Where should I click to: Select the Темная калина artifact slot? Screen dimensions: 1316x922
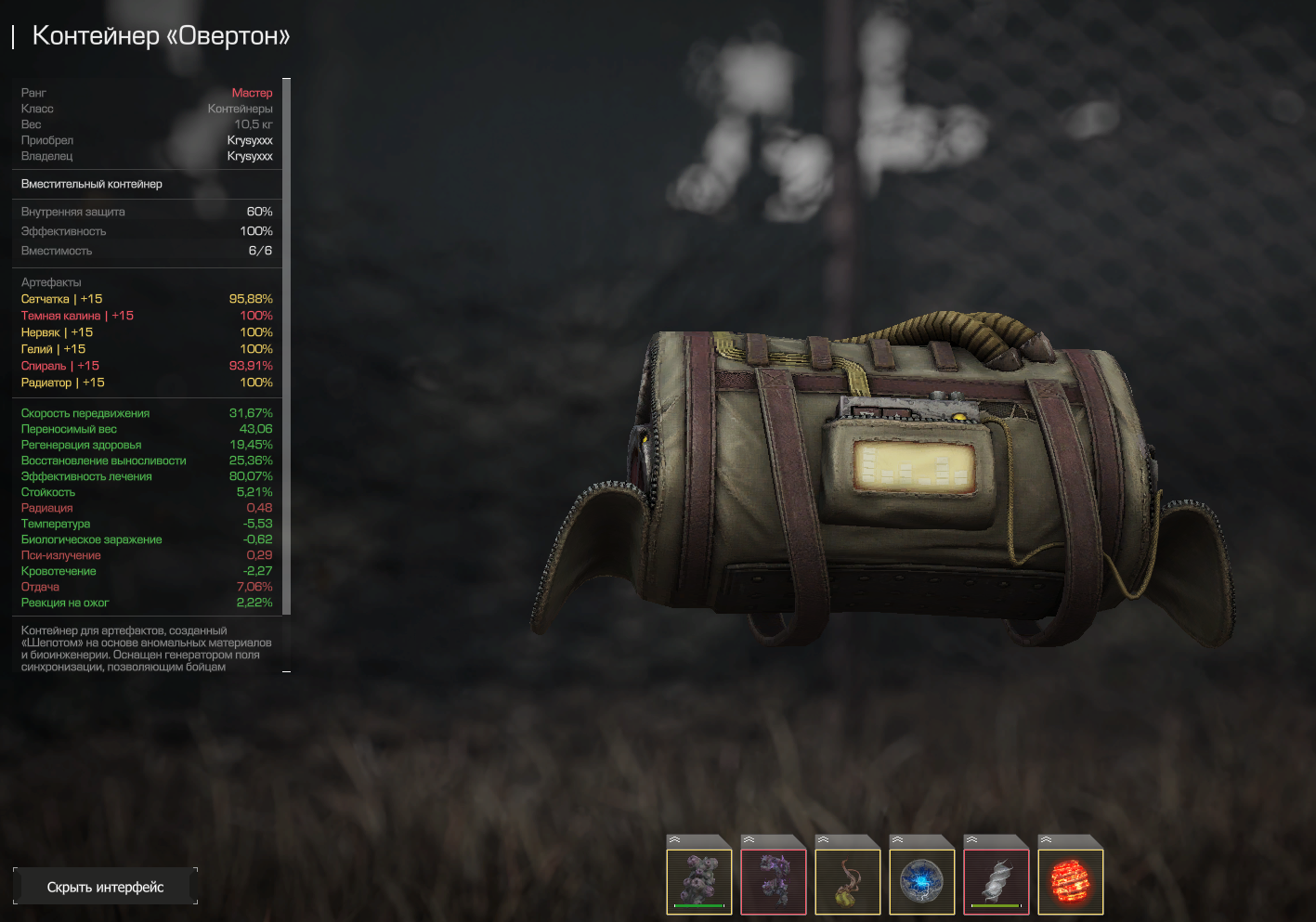tap(774, 880)
